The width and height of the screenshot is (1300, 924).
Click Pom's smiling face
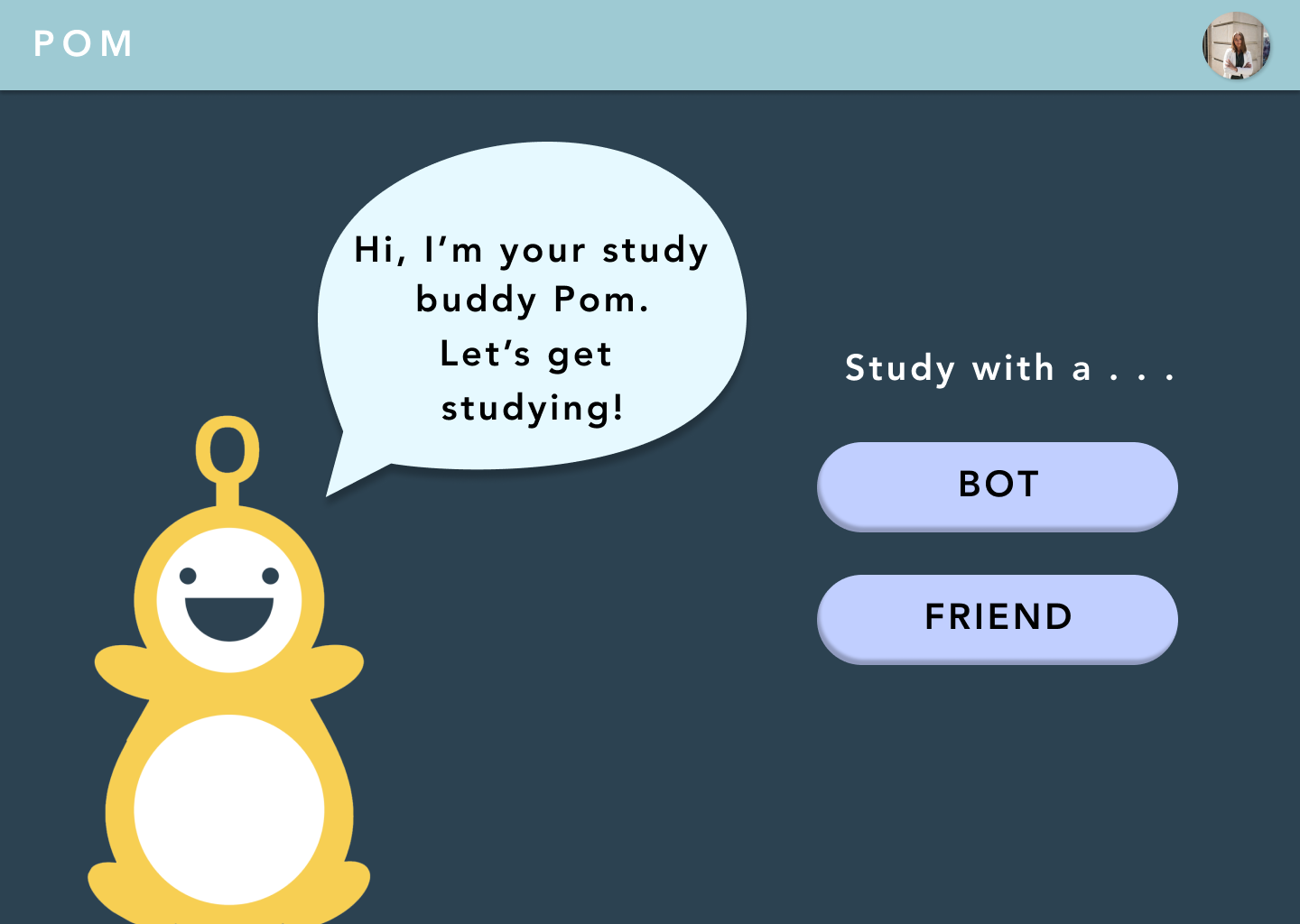tap(227, 596)
